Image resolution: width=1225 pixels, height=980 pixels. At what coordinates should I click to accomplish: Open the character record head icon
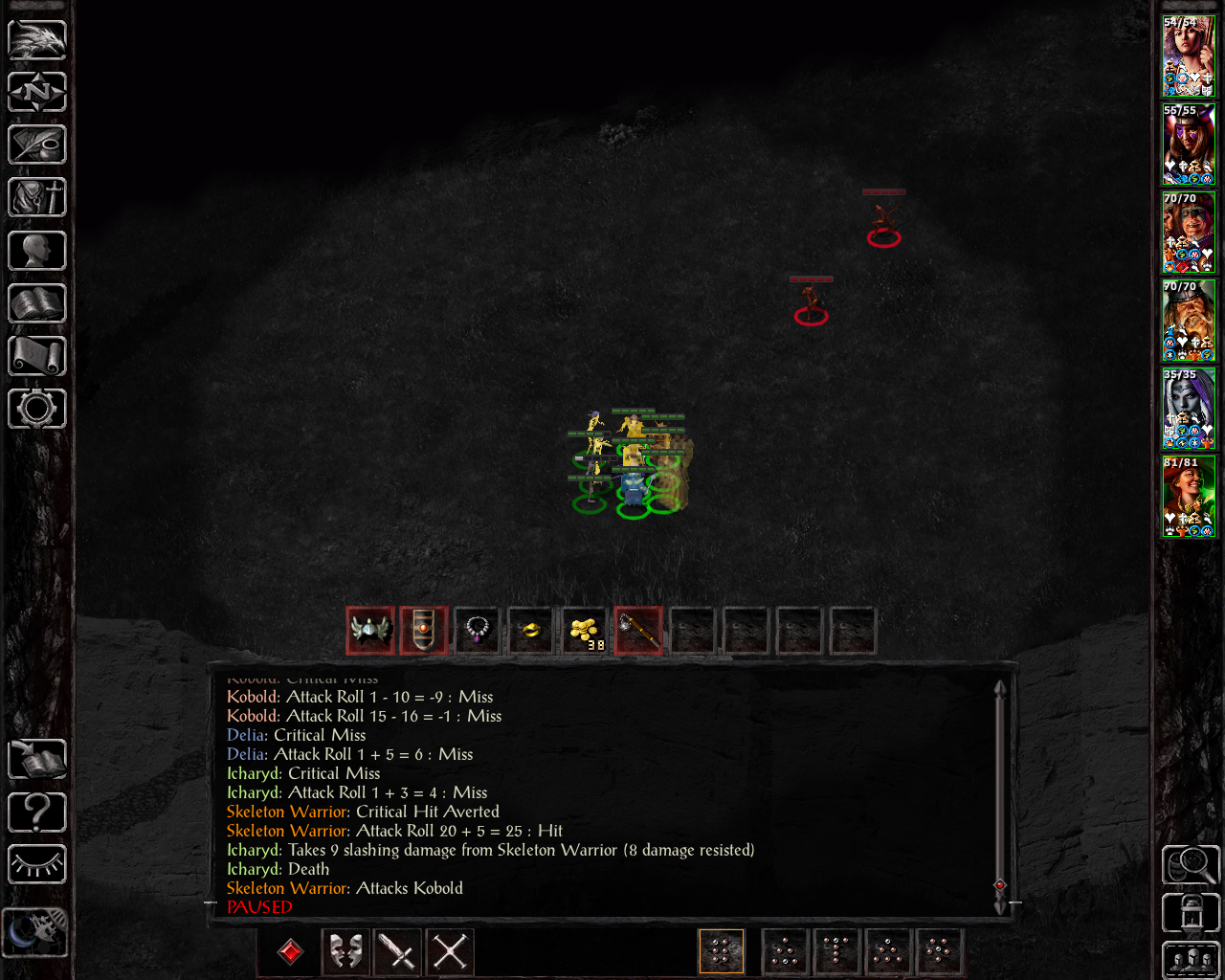click(37, 251)
